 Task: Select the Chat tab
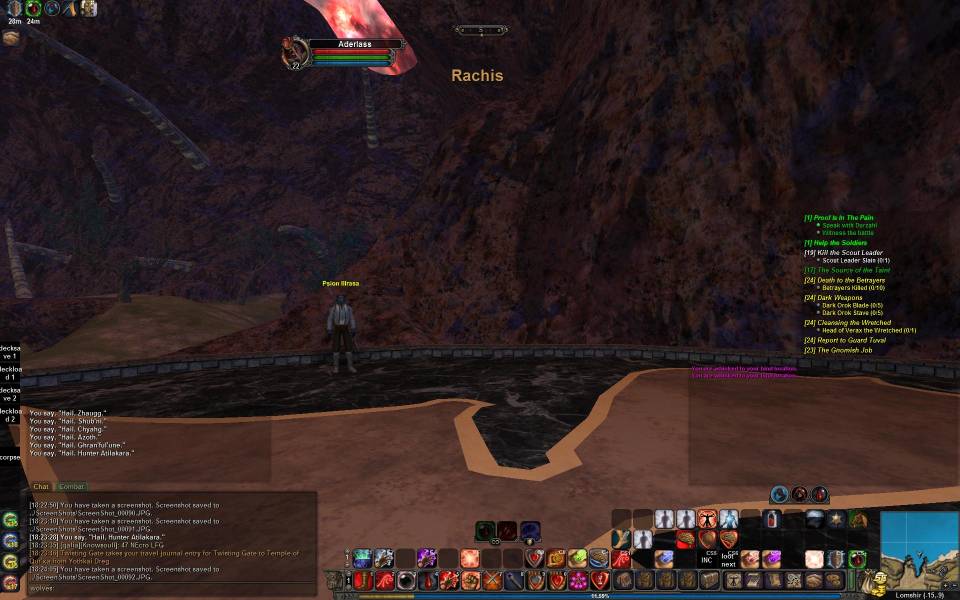[x=41, y=487]
